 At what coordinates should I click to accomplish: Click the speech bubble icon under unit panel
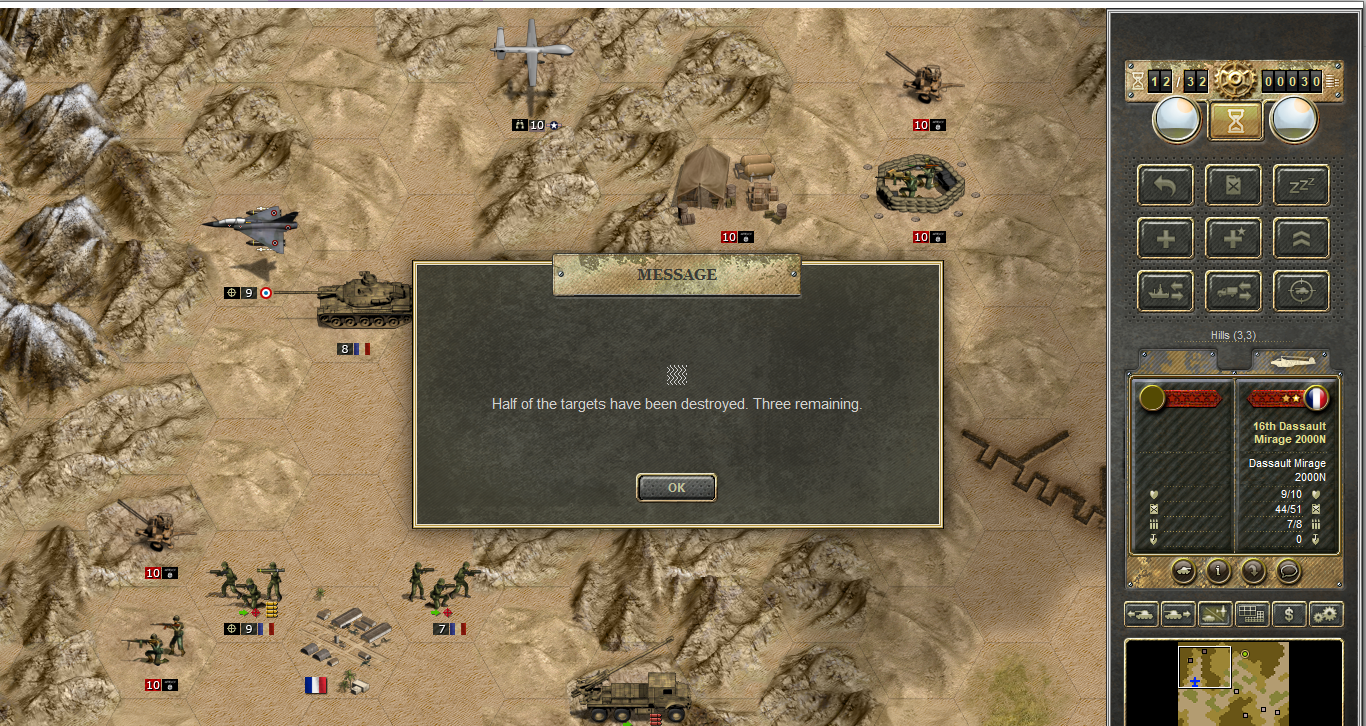(1288, 571)
